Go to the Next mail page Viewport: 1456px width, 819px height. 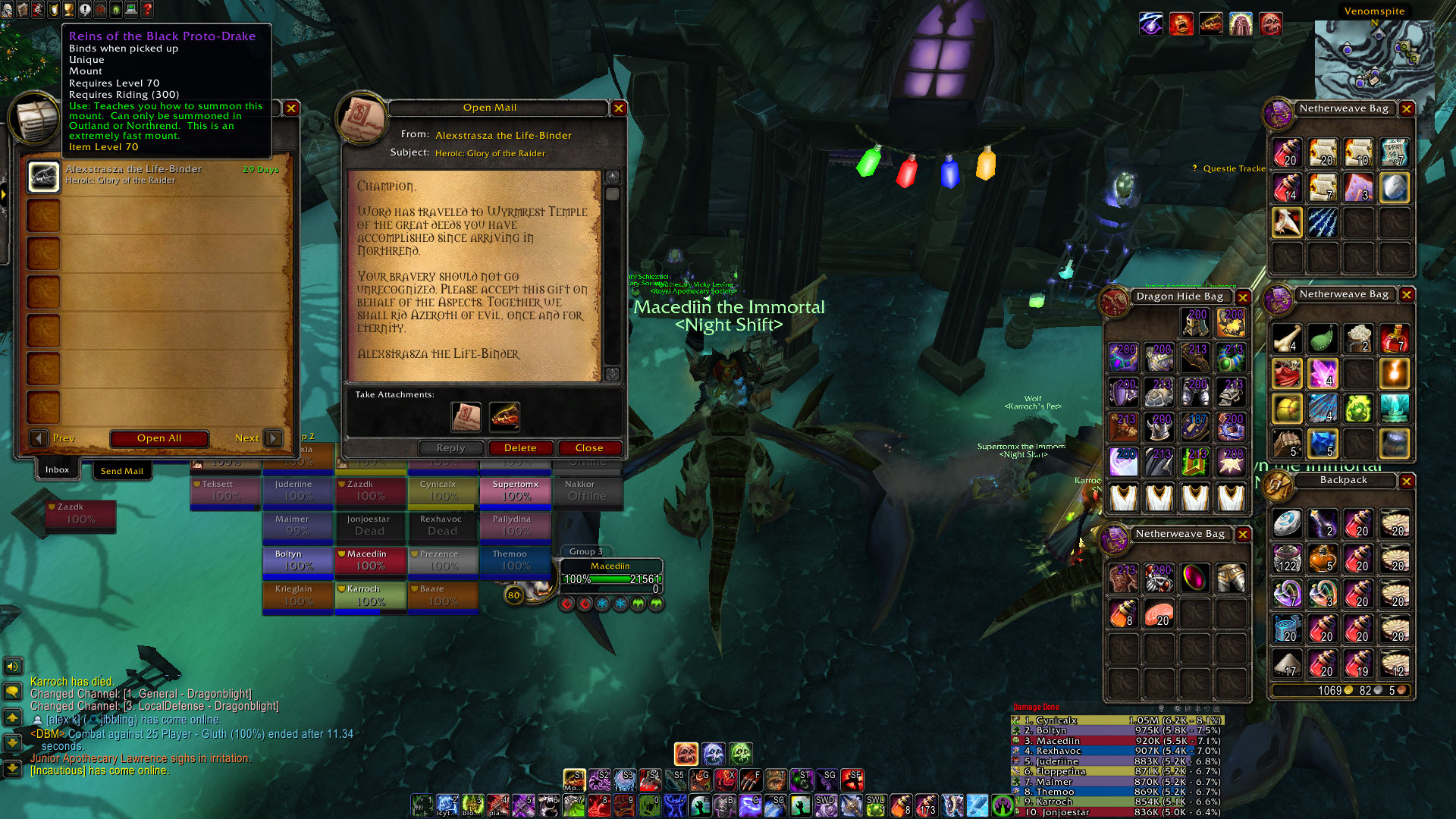pos(273,438)
